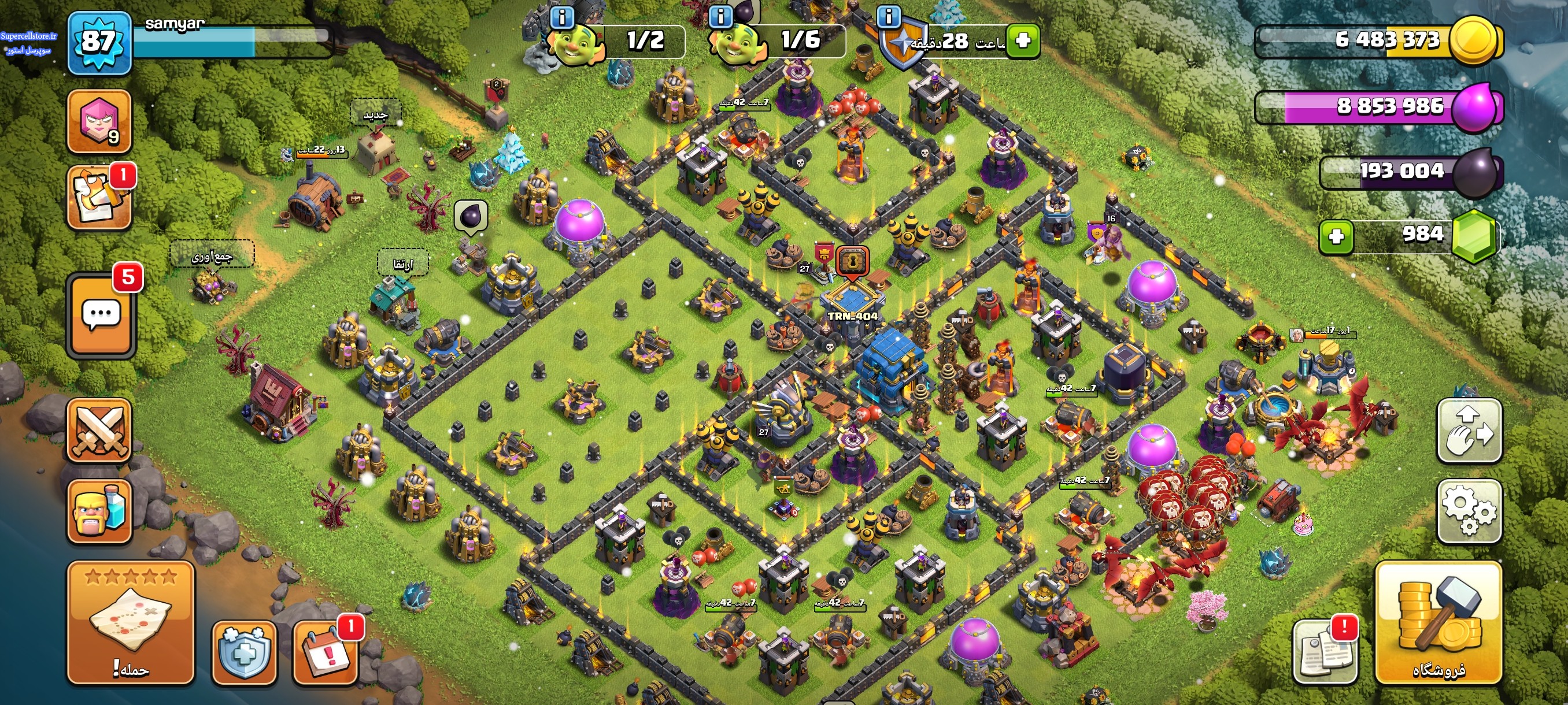Open the notes and clipboard tasks button
The width and height of the screenshot is (1568, 705).
pyautogui.click(x=99, y=198)
